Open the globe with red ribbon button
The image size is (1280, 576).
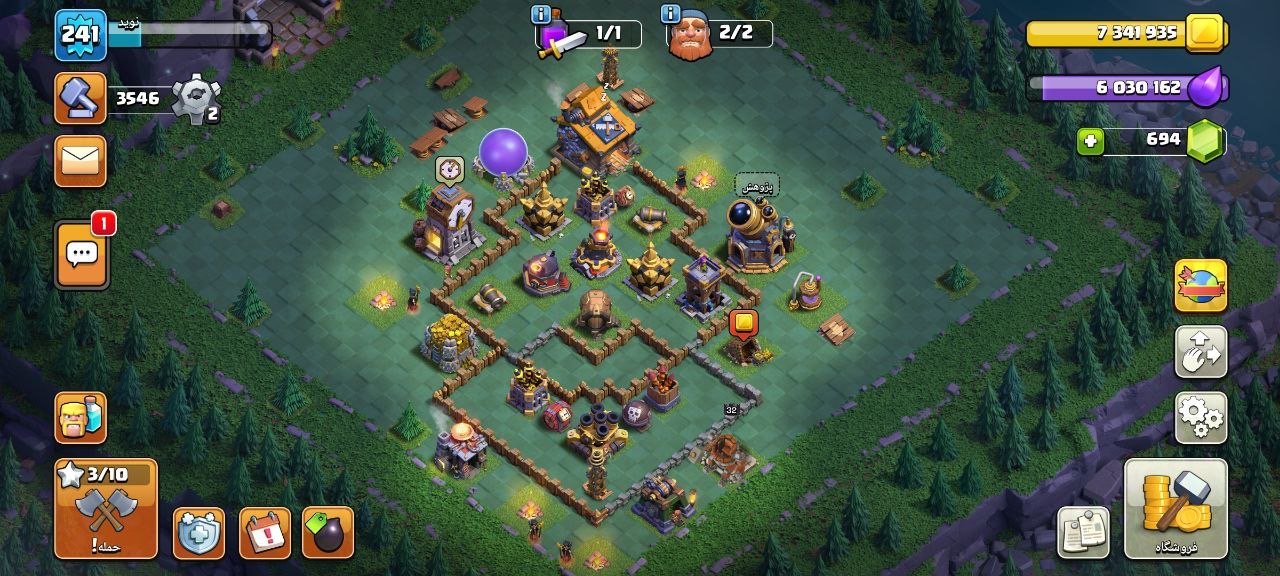coord(1201,286)
